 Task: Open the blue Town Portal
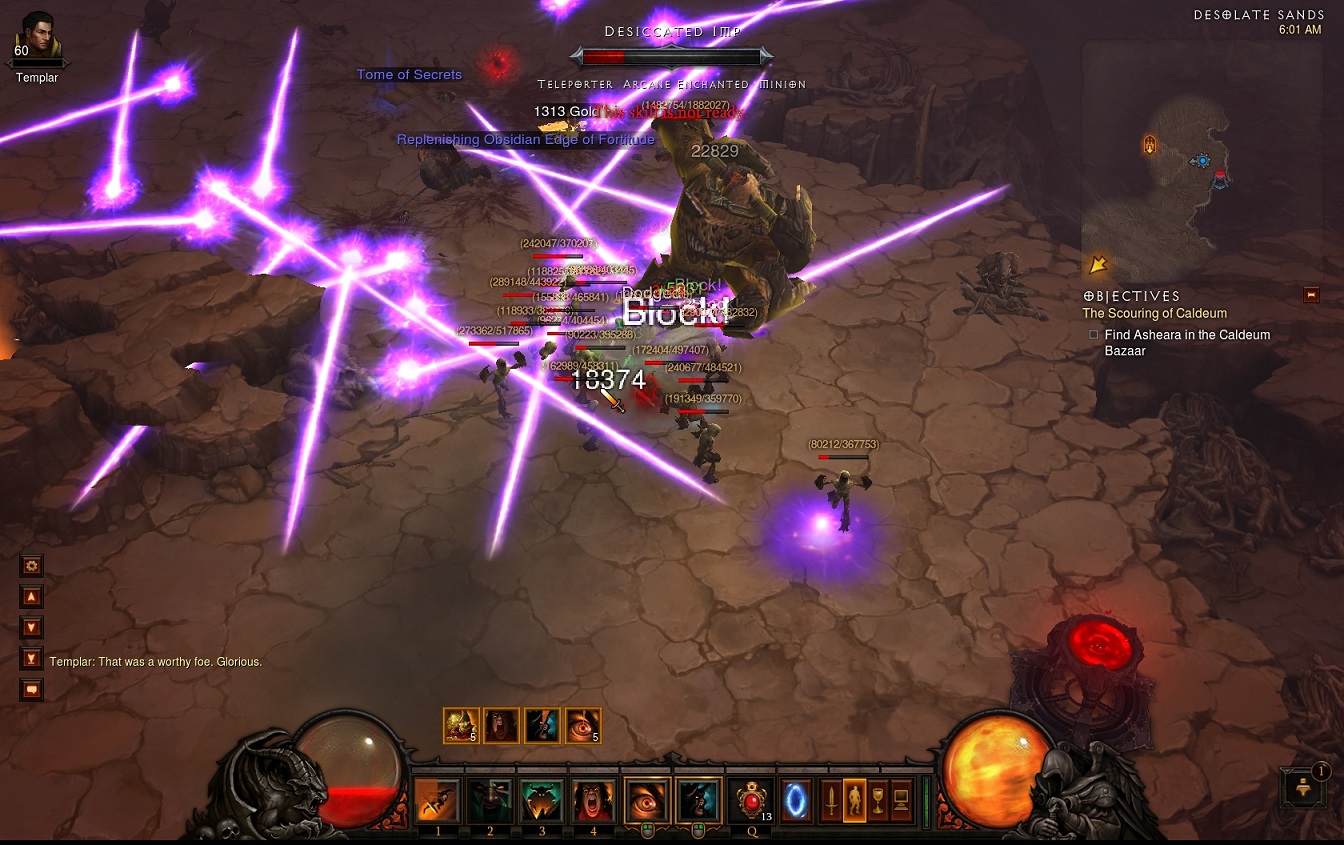tap(796, 800)
